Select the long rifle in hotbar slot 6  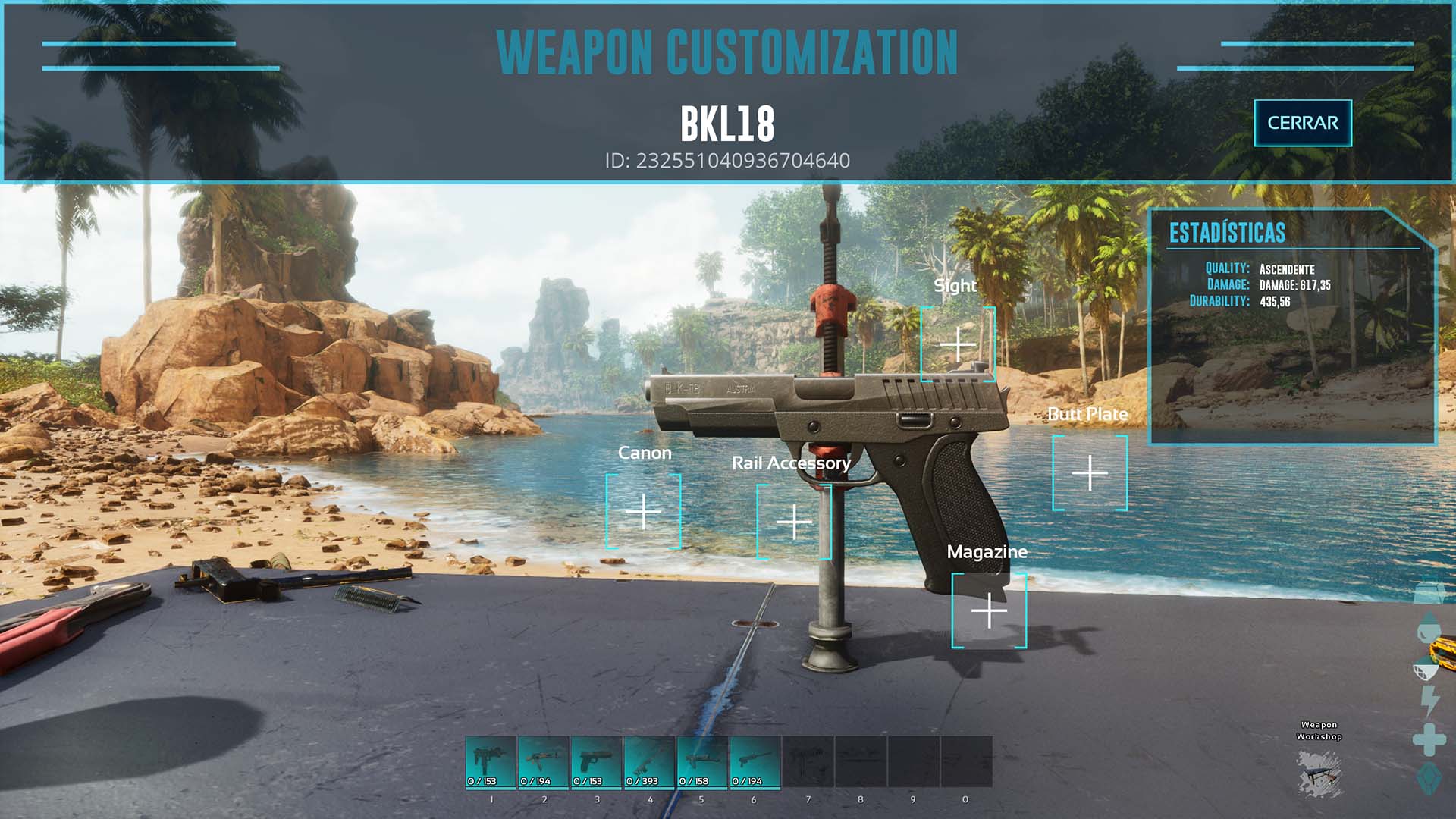755,762
